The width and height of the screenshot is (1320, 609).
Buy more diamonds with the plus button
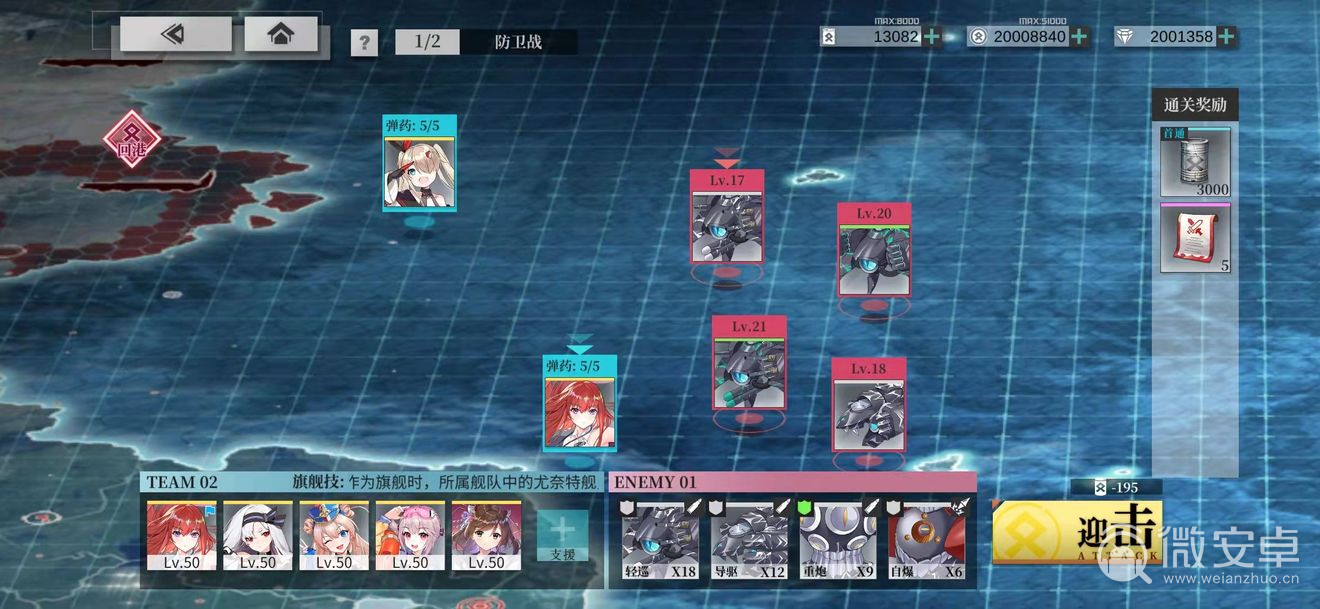1226,37
